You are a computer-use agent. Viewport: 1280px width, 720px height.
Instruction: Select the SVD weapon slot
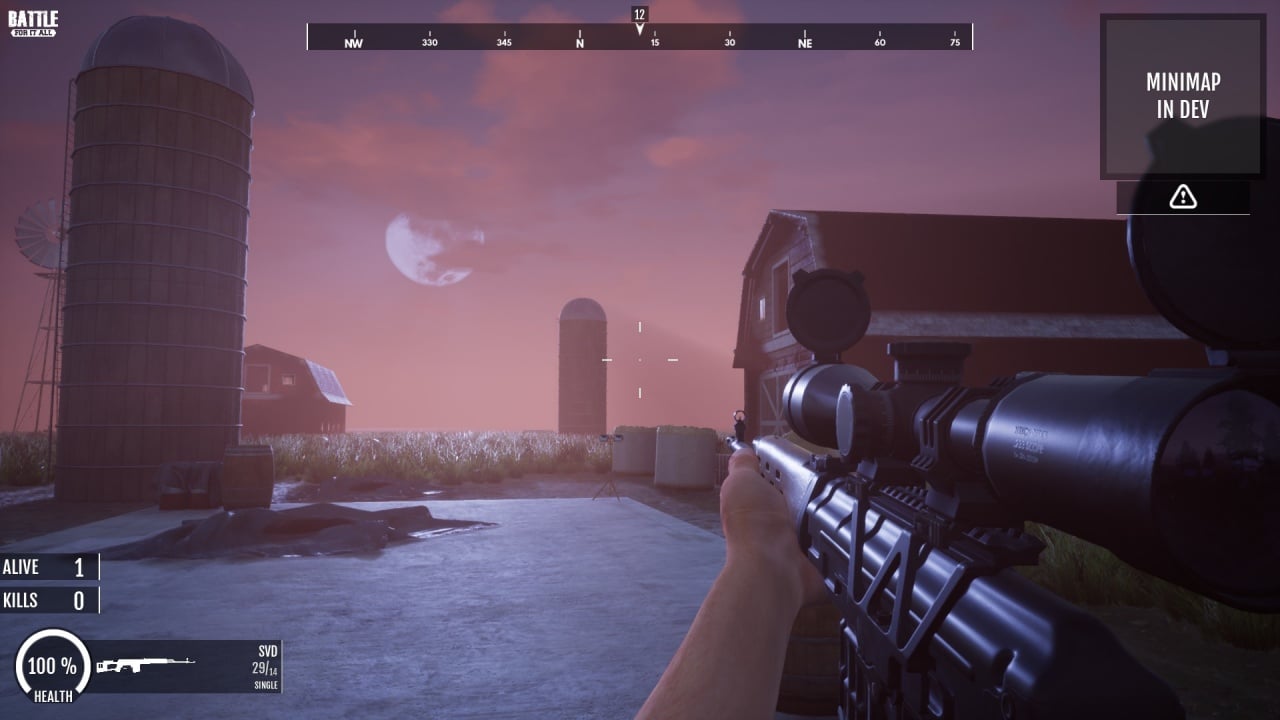click(x=186, y=666)
